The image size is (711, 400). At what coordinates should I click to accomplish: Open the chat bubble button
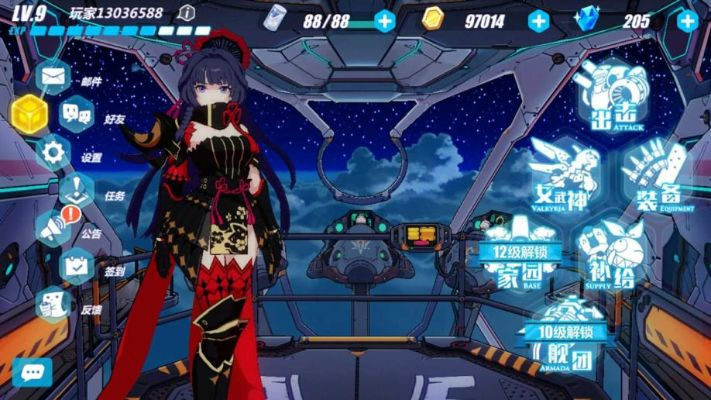point(32,372)
